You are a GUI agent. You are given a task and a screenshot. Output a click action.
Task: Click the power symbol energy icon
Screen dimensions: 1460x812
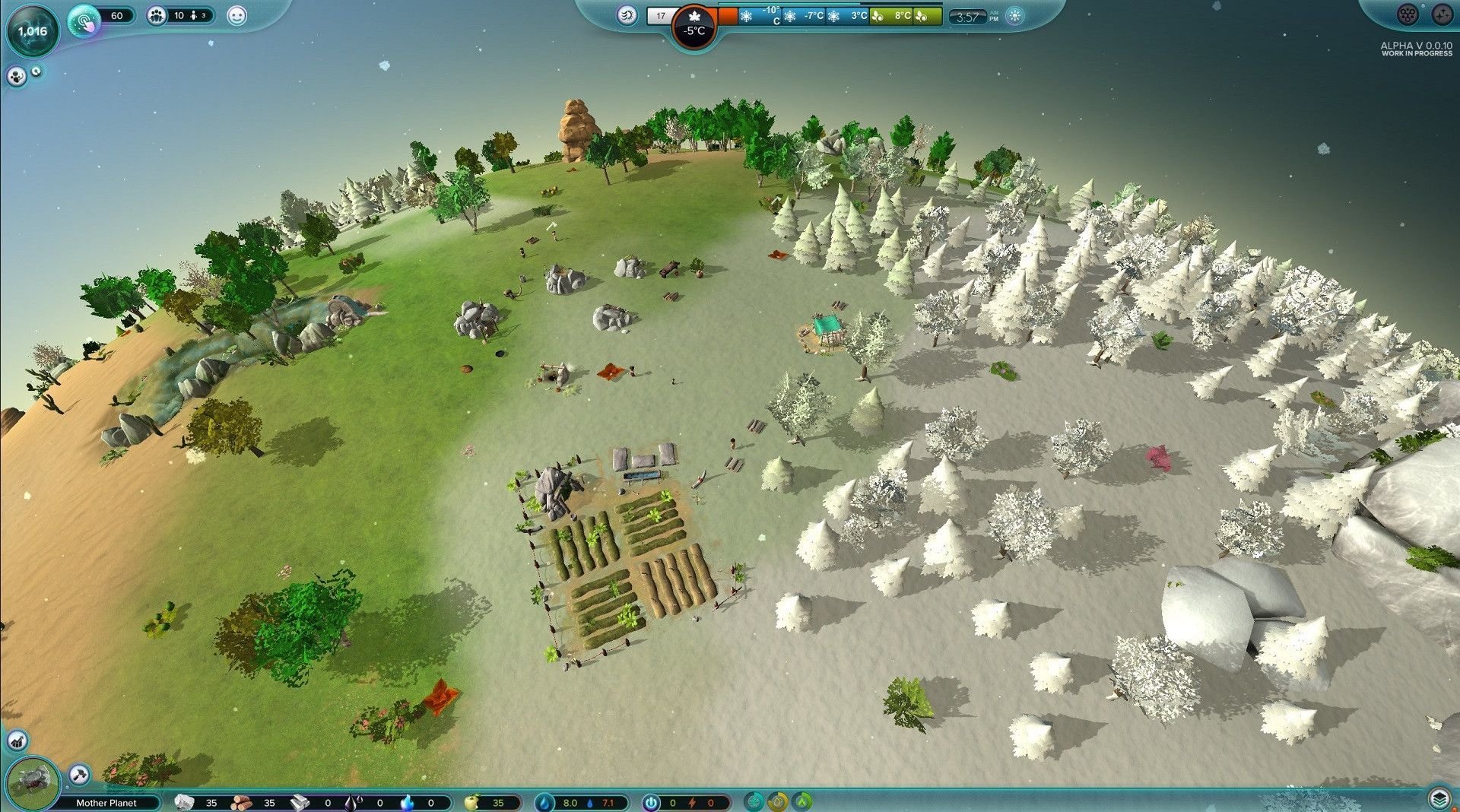tap(651, 802)
